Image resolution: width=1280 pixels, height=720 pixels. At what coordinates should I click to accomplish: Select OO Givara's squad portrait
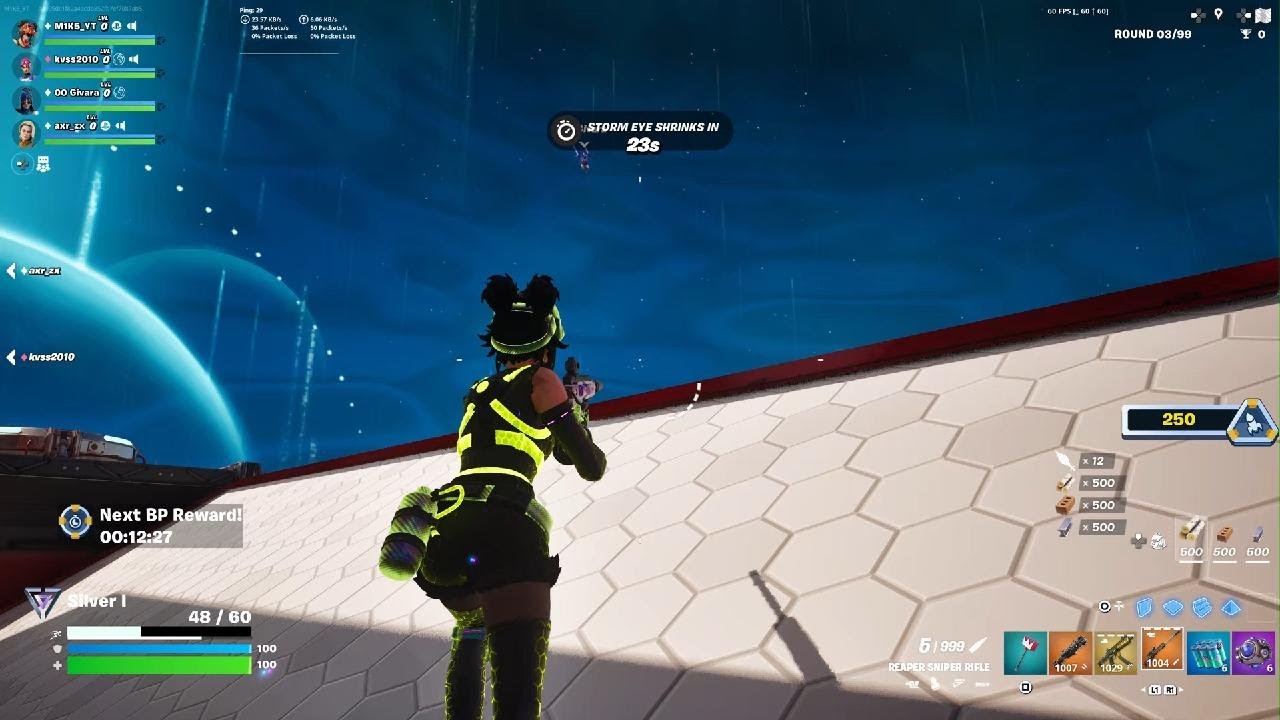coord(25,99)
